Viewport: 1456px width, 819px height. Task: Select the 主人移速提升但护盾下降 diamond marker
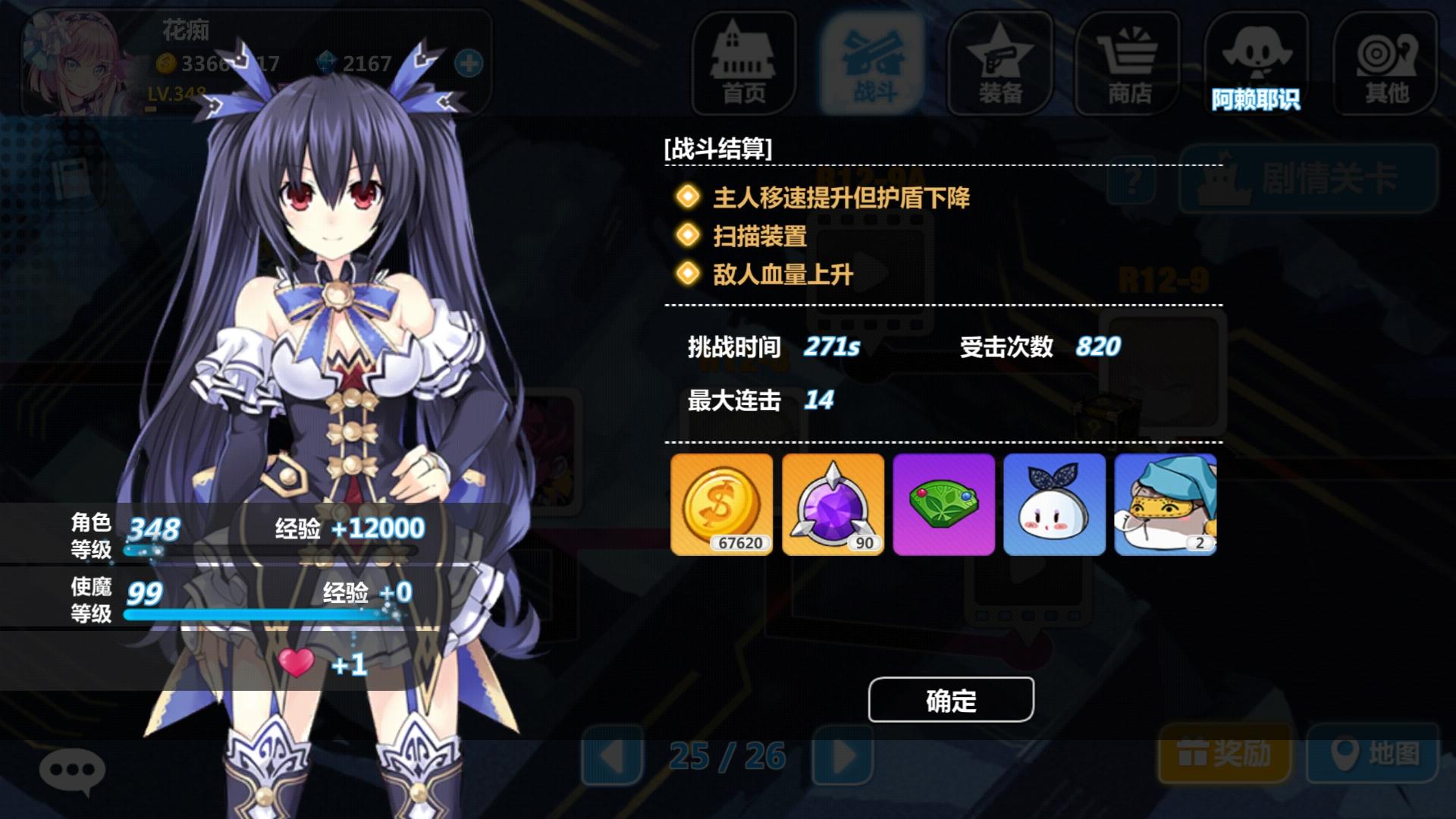coord(687,197)
